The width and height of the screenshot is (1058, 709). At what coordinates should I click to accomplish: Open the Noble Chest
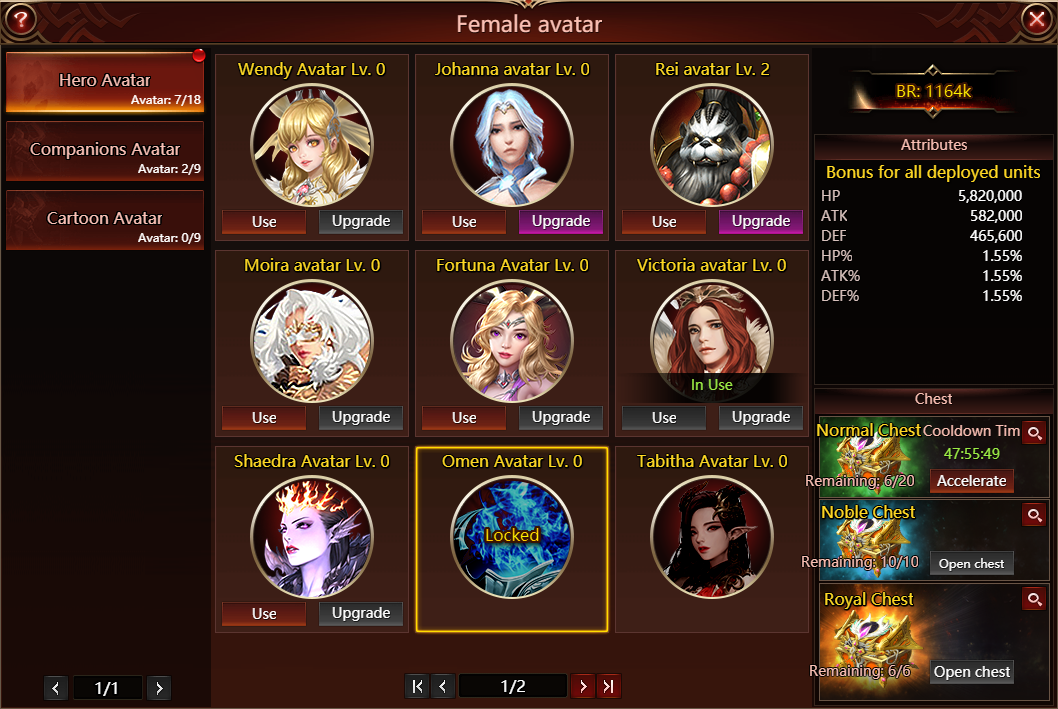[971, 563]
